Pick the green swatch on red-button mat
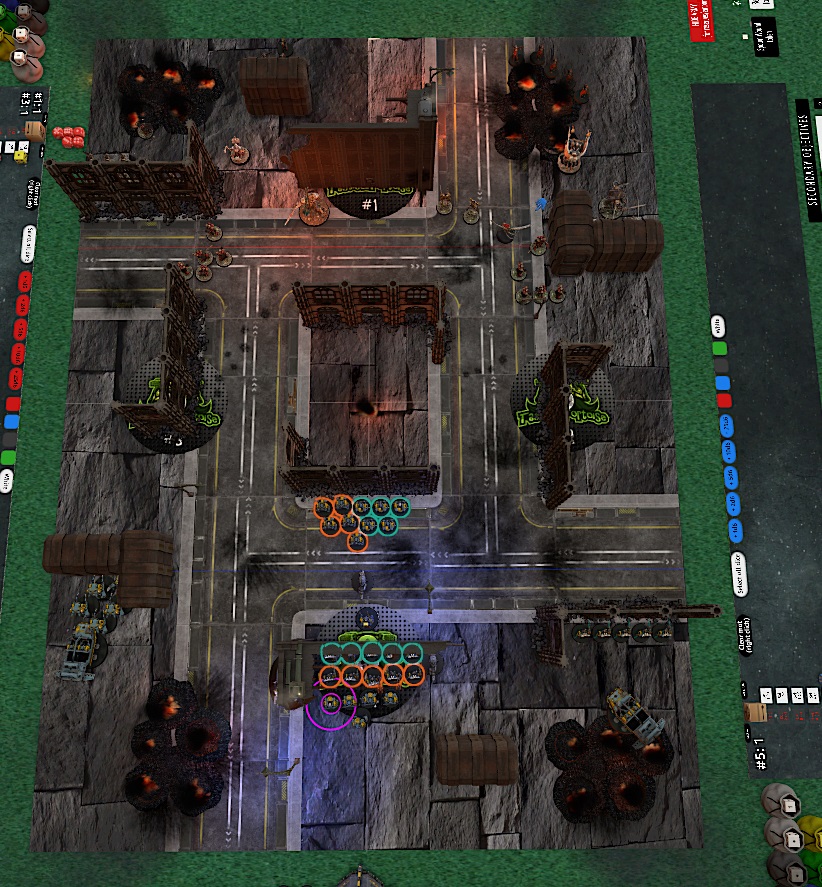This screenshot has width=822, height=887. pyautogui.click(x=8, y=458)
